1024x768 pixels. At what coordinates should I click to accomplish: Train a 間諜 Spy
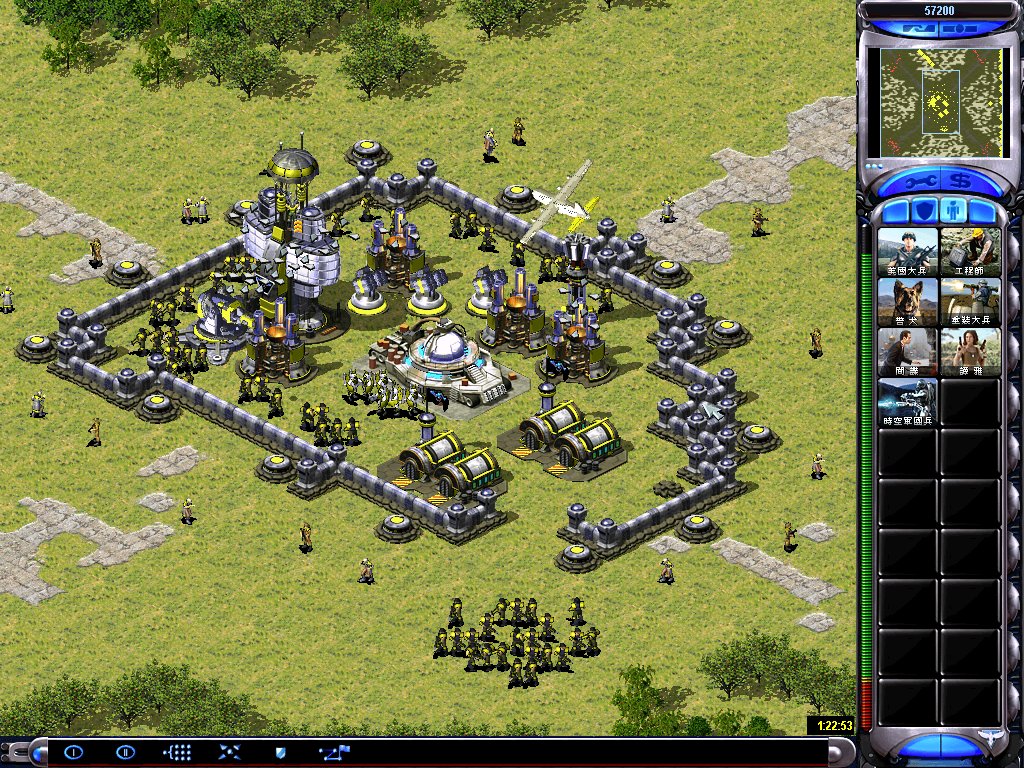pos(908,352)
